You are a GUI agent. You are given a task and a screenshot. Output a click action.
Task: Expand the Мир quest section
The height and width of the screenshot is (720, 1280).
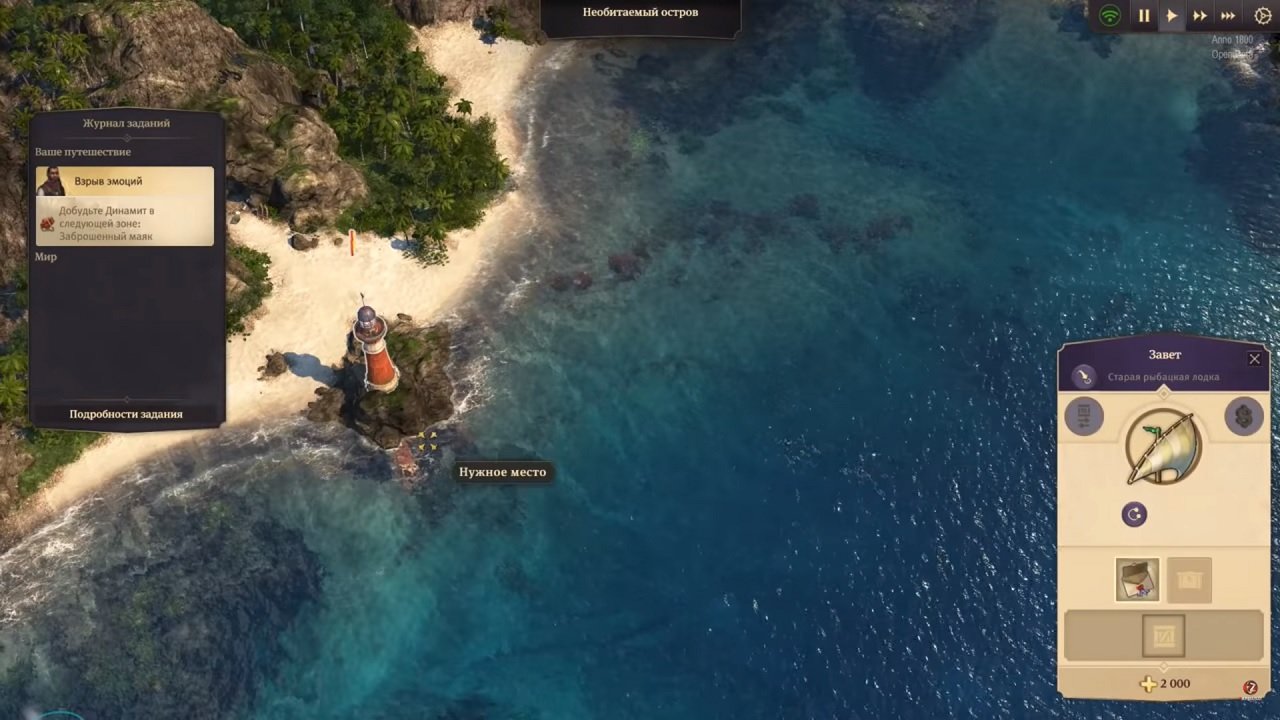click(x=46, y=256)
